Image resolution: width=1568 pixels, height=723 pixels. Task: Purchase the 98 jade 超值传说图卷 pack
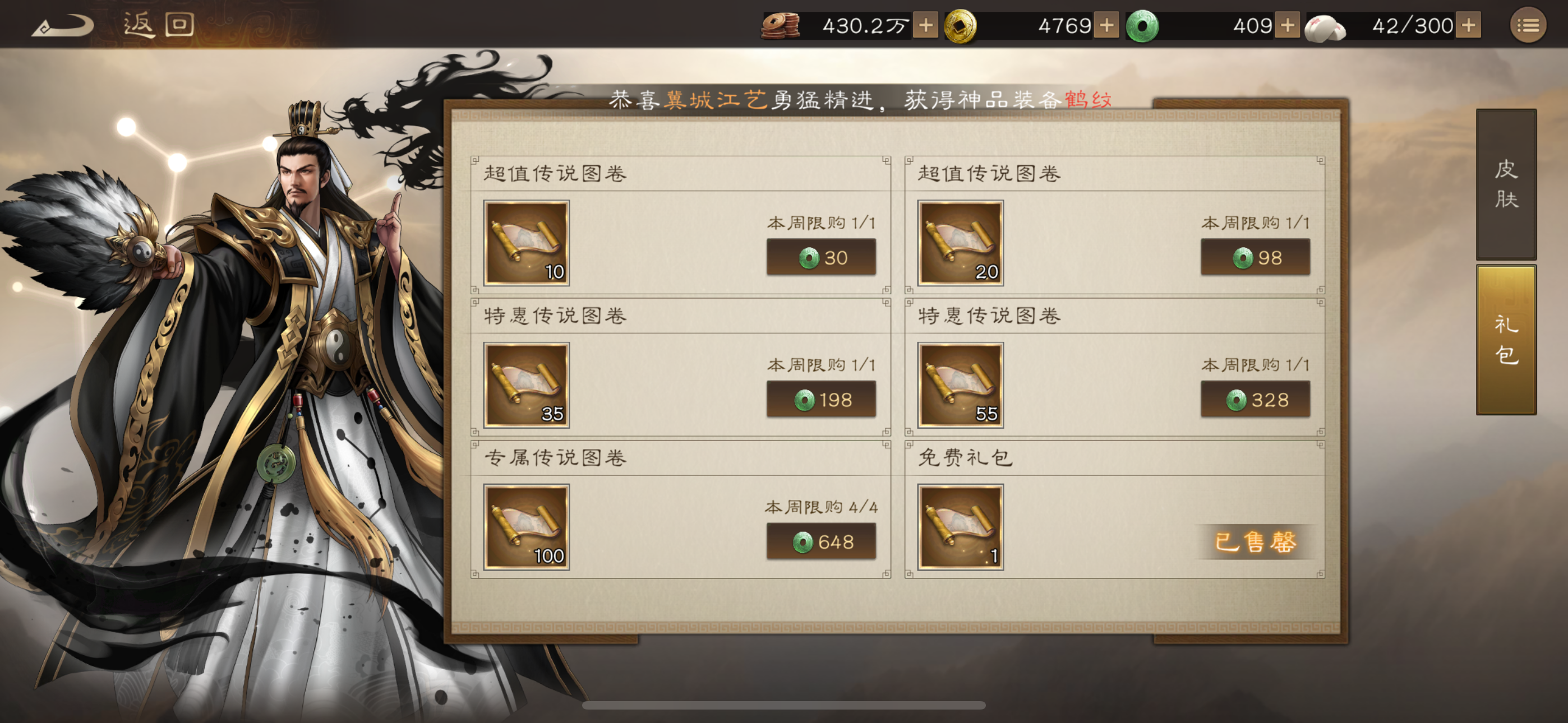click(x=1255, y=258)
